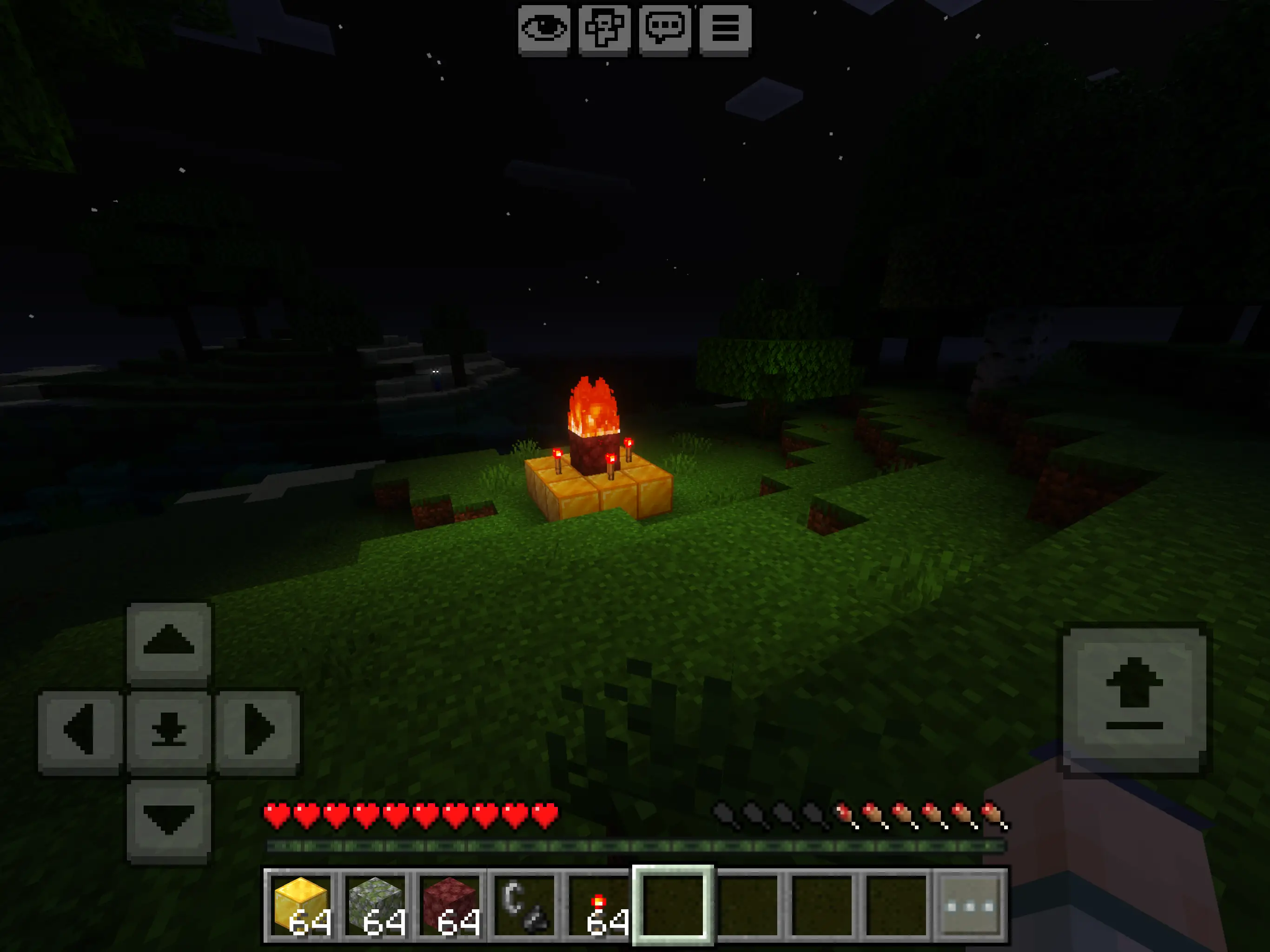1270x952 pixels.
Task: Select the mossy cobblestone hotbar slot
Action: 376,906
